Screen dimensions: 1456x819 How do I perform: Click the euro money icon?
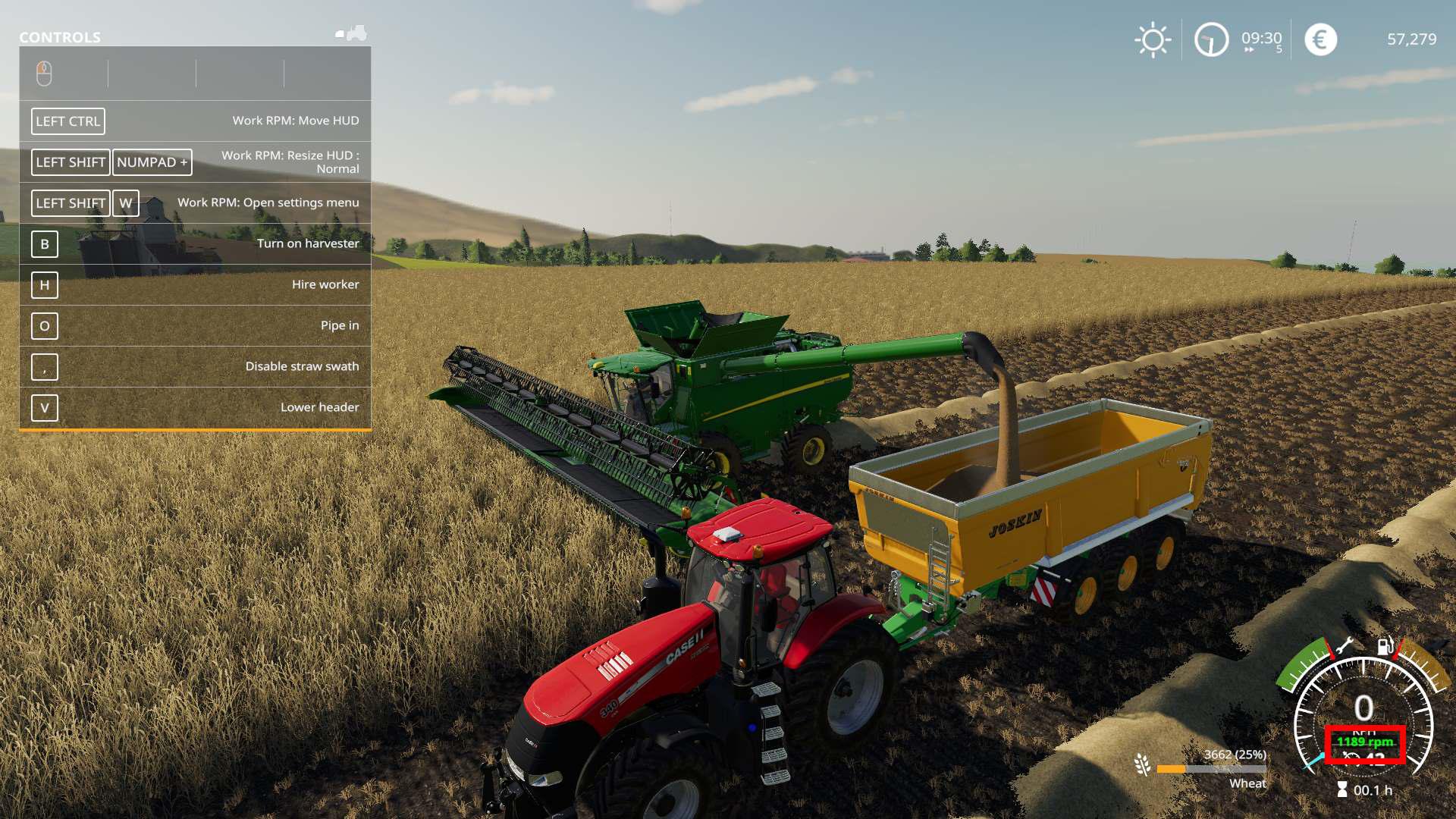pyautogui.click(x=1320, y=39)
